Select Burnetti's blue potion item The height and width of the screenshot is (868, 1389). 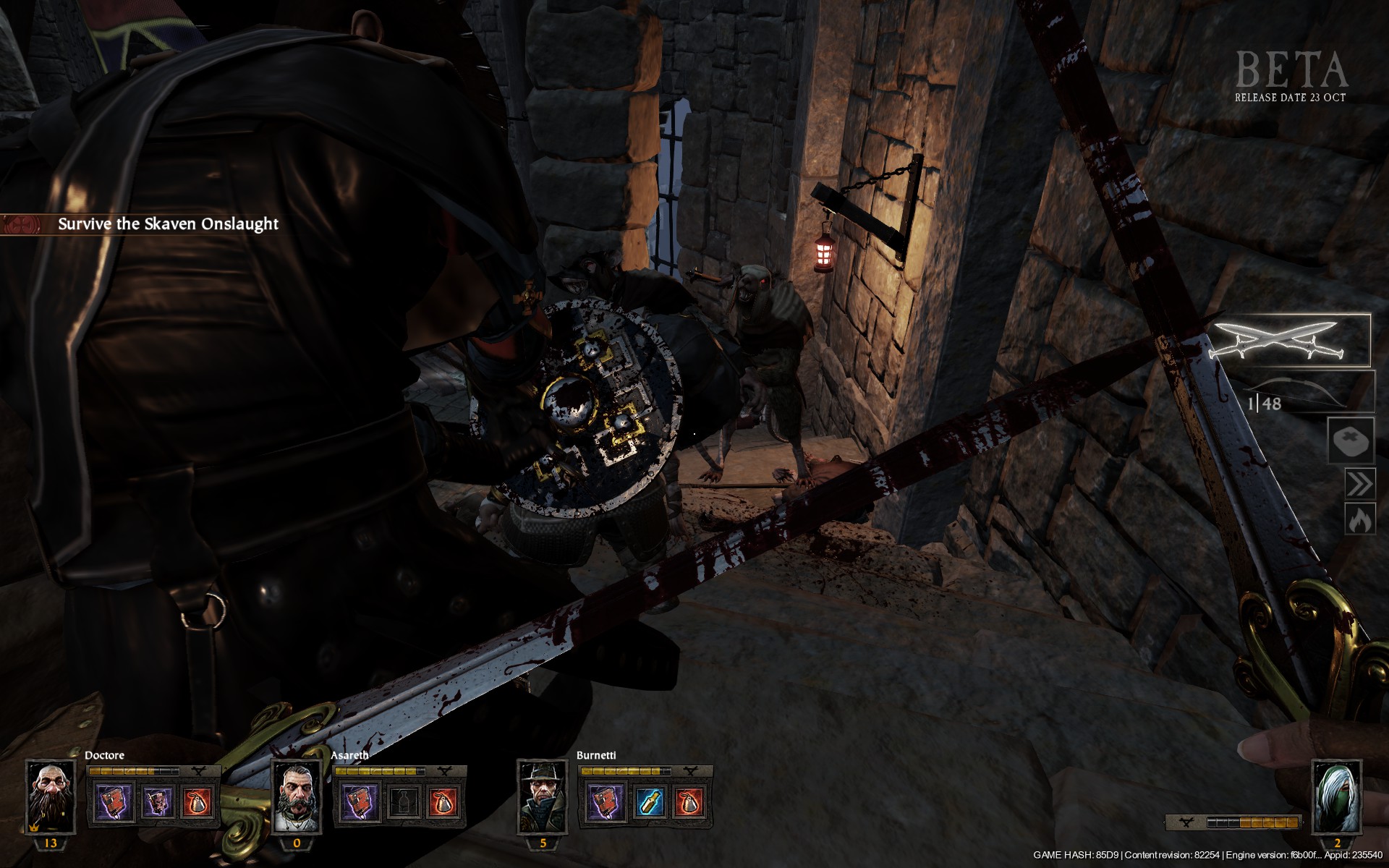[x=649, y=802]
